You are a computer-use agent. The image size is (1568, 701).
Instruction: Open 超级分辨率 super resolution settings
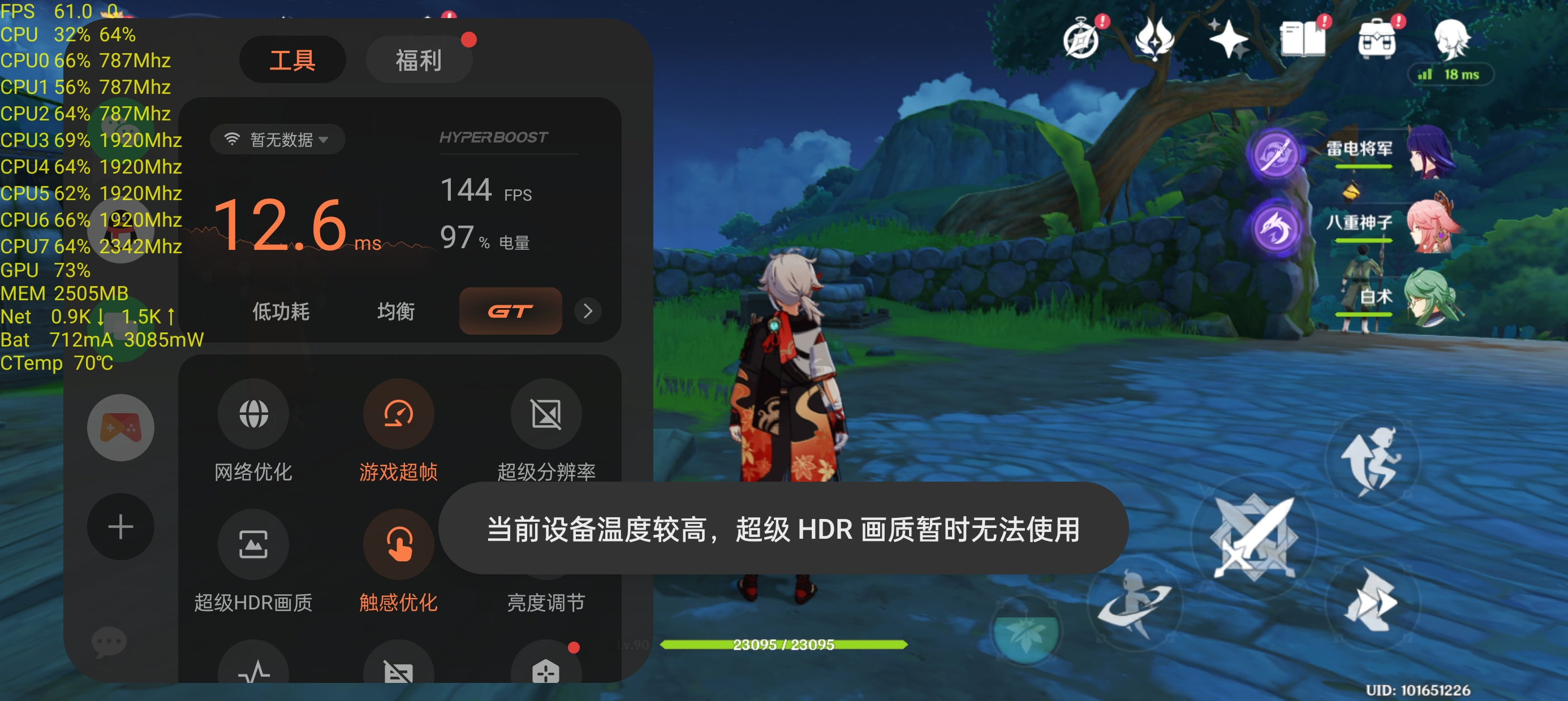coord(546,414)
